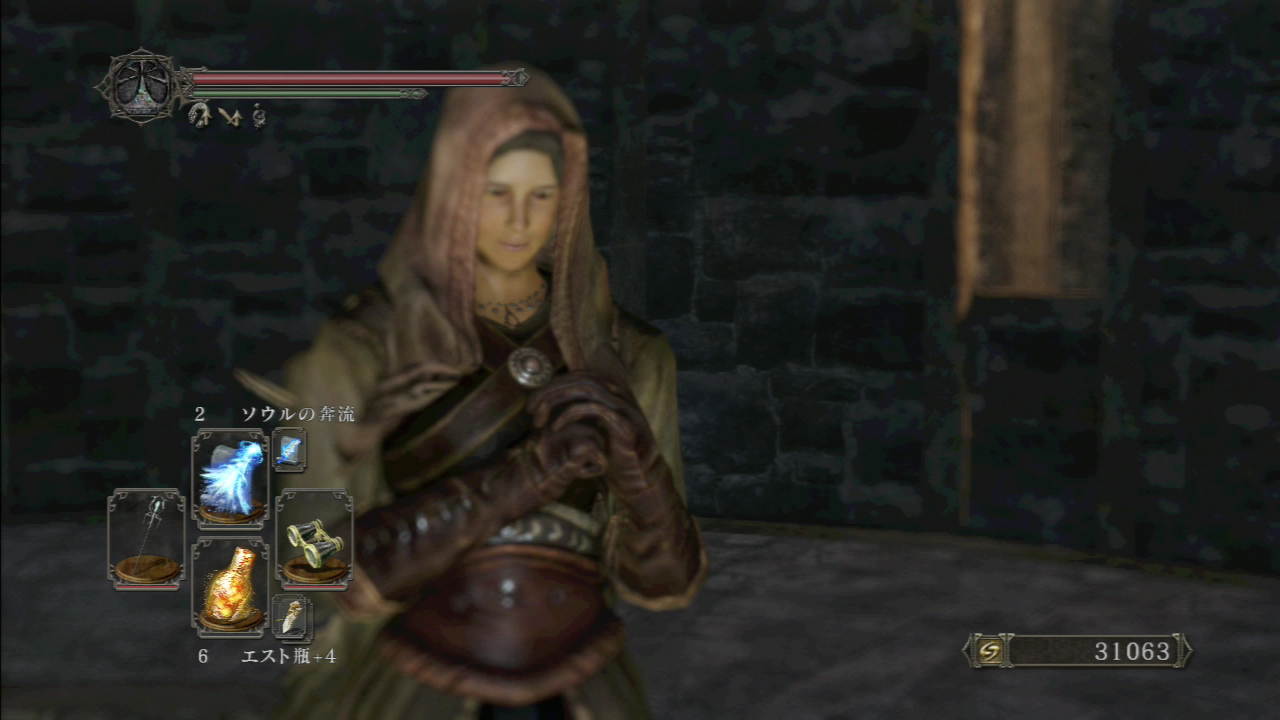
Task: Click the circular emblem left of the health bar
Action: 143,85
